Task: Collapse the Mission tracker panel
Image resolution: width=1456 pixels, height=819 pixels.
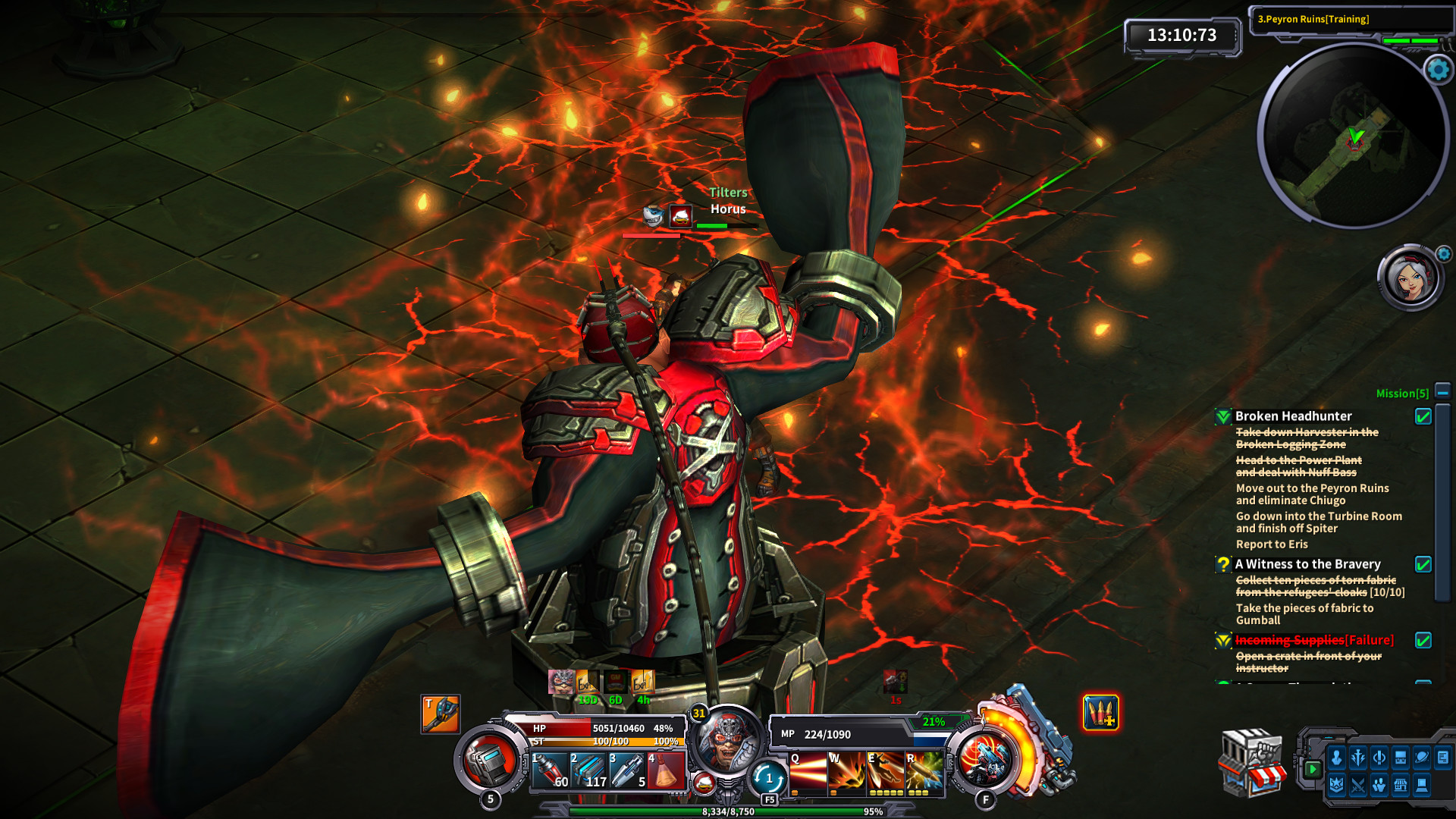Action: pyautogui.click(x=1442, y=391)
